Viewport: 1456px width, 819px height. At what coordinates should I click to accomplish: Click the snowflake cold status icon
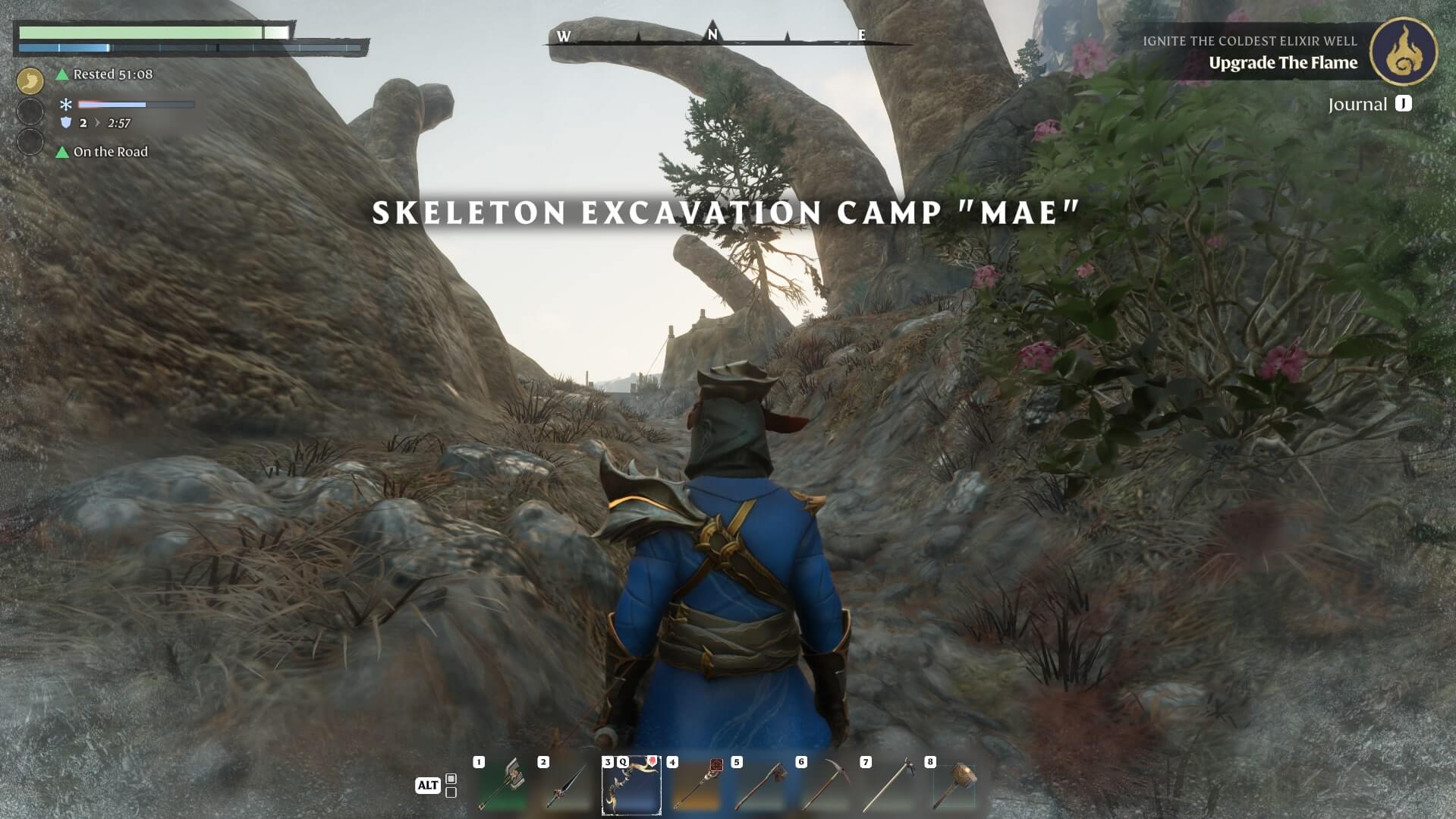click(x=66, y=105)
